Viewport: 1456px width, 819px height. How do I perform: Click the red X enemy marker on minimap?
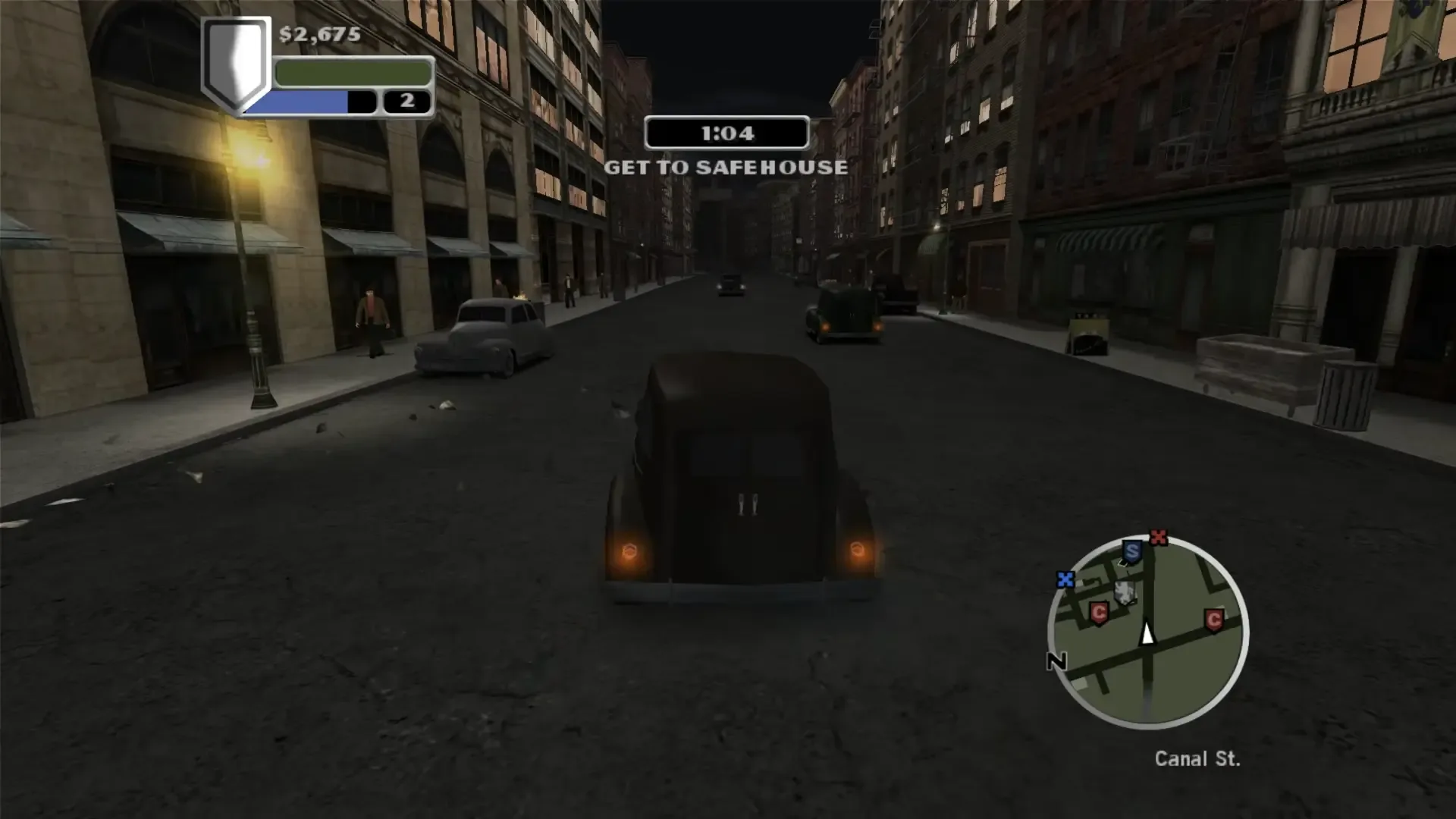1159,538
